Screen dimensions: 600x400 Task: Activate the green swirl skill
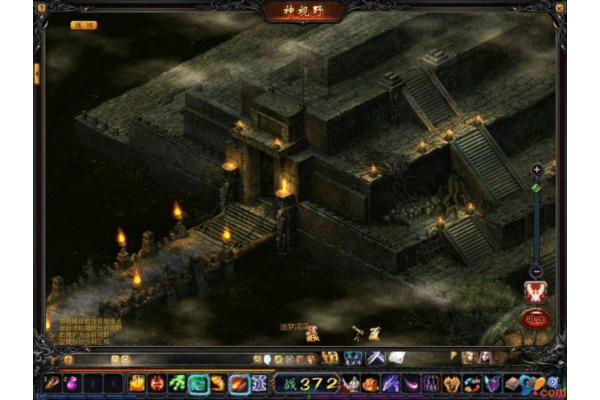tap(177, 382)
